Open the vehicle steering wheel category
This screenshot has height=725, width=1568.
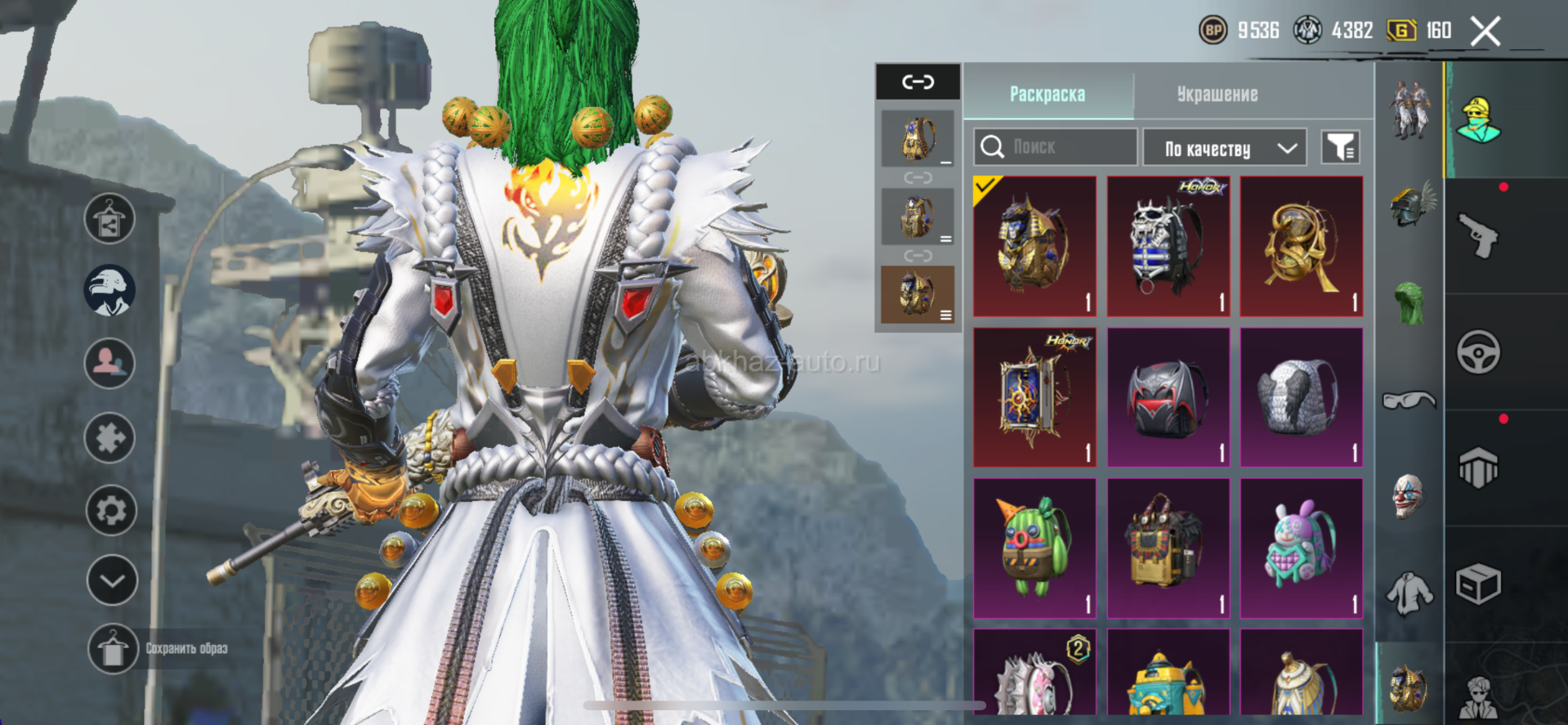tap(1478, 352)
